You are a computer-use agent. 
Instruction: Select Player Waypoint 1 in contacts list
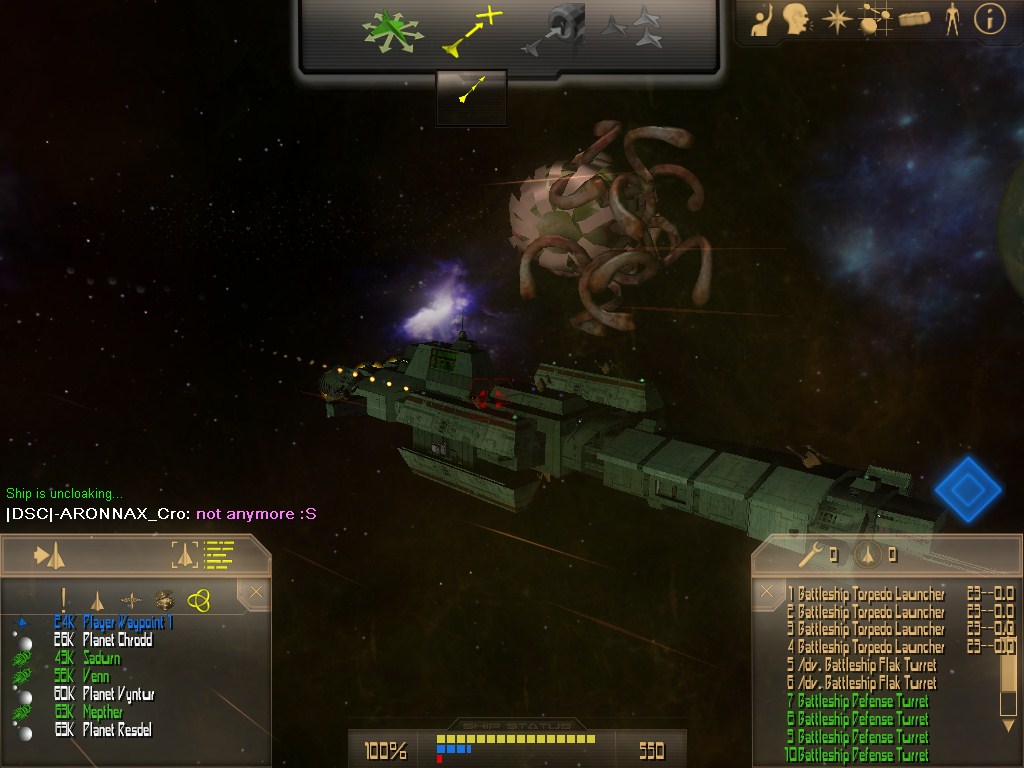coord(128,623)
